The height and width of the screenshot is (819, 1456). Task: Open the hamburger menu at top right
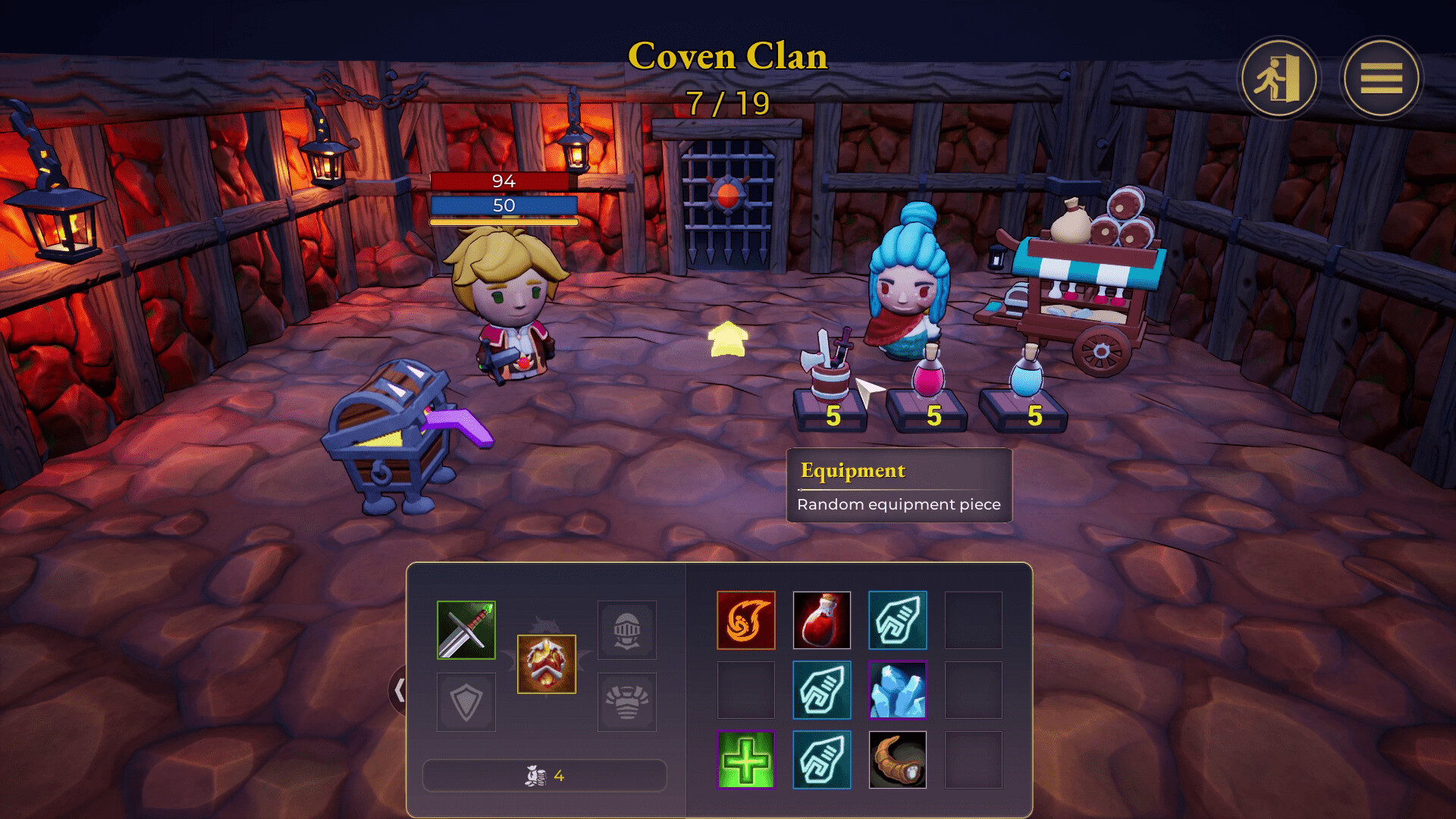(x=1382, y=78)
